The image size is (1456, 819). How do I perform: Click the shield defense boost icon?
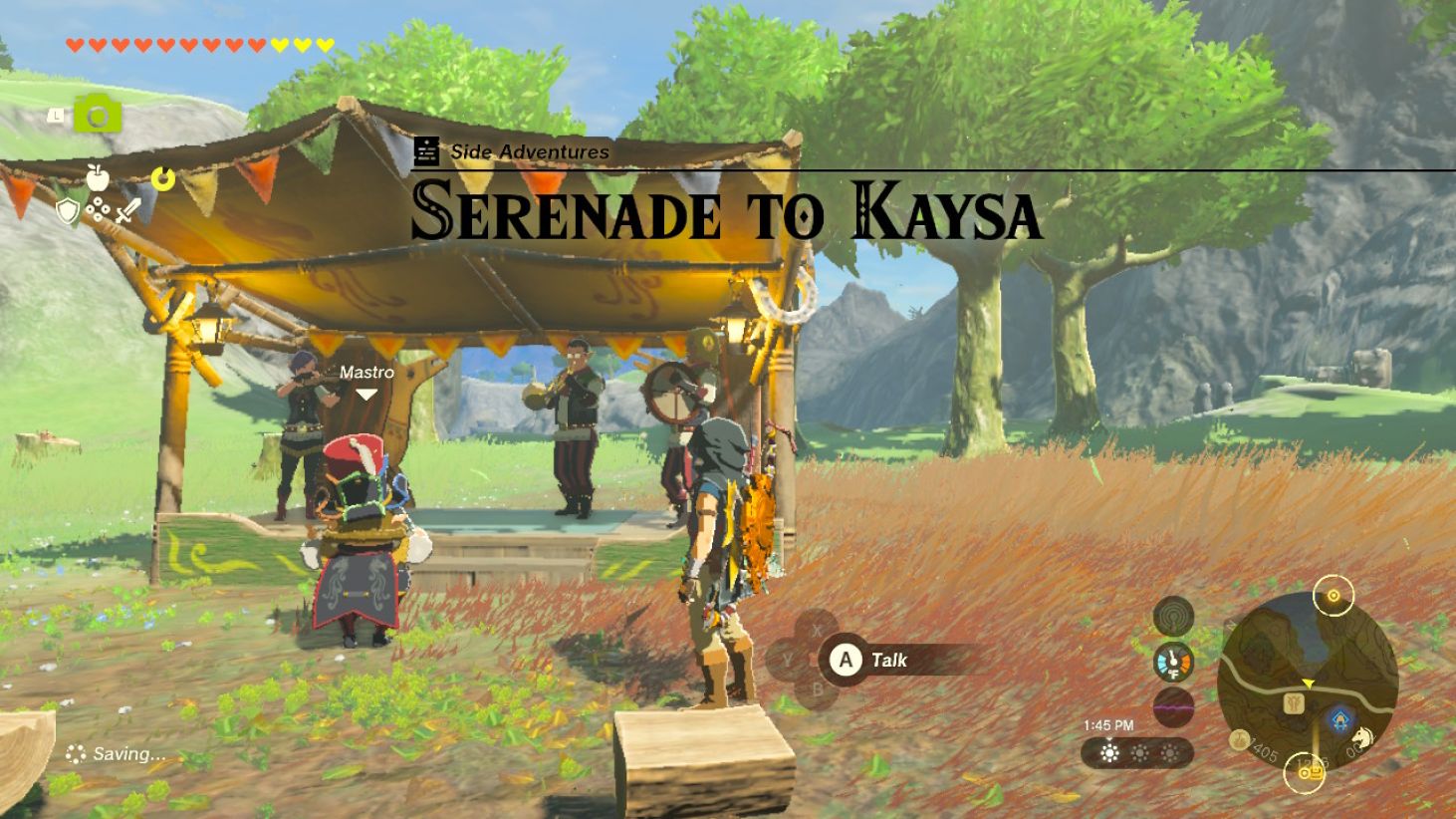point(67,210)
